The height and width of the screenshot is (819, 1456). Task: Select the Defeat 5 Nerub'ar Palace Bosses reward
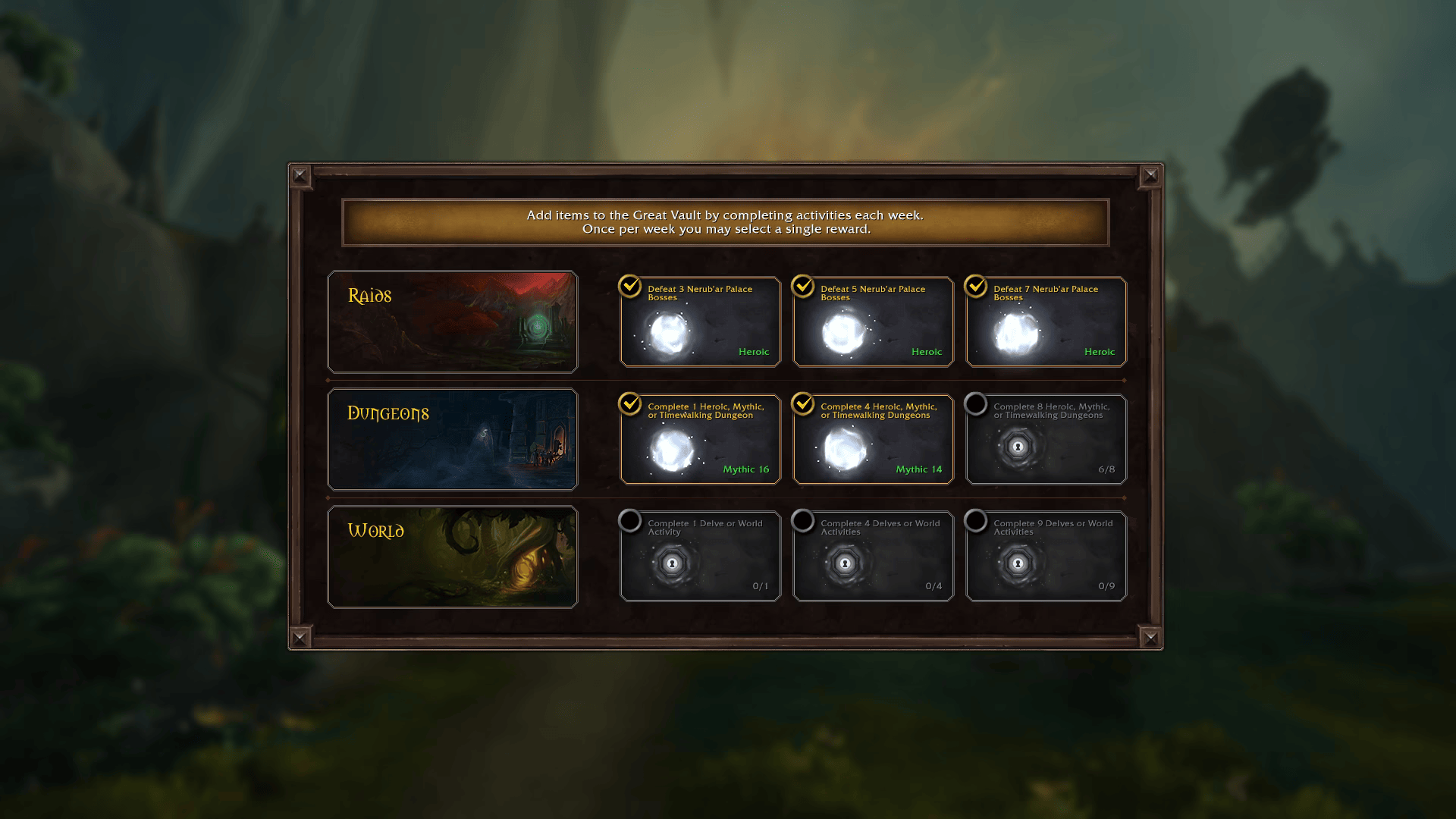coord(873,322)
